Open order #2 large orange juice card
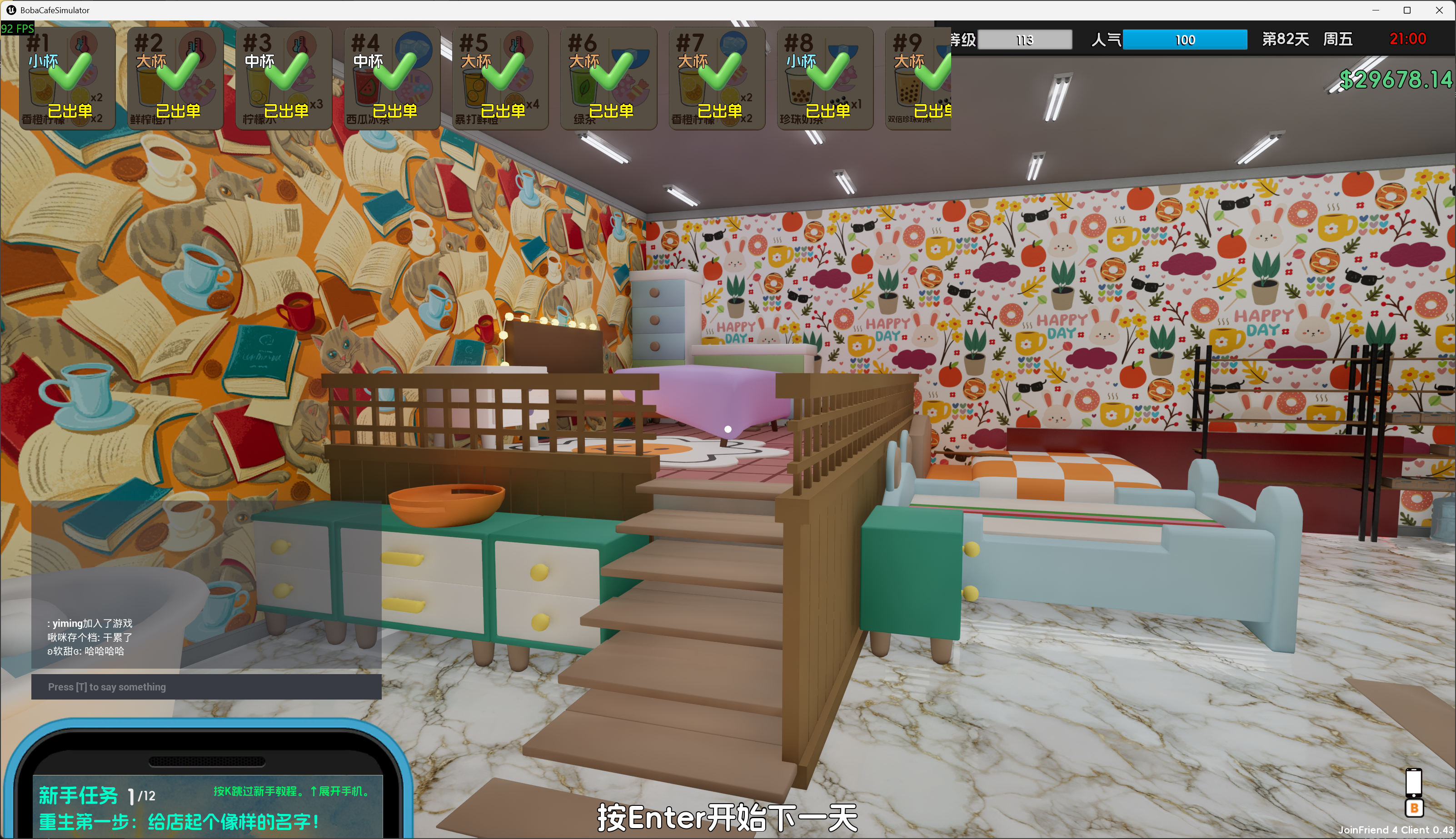Screen dimensions: 1456x839 (x=175, y=78)
